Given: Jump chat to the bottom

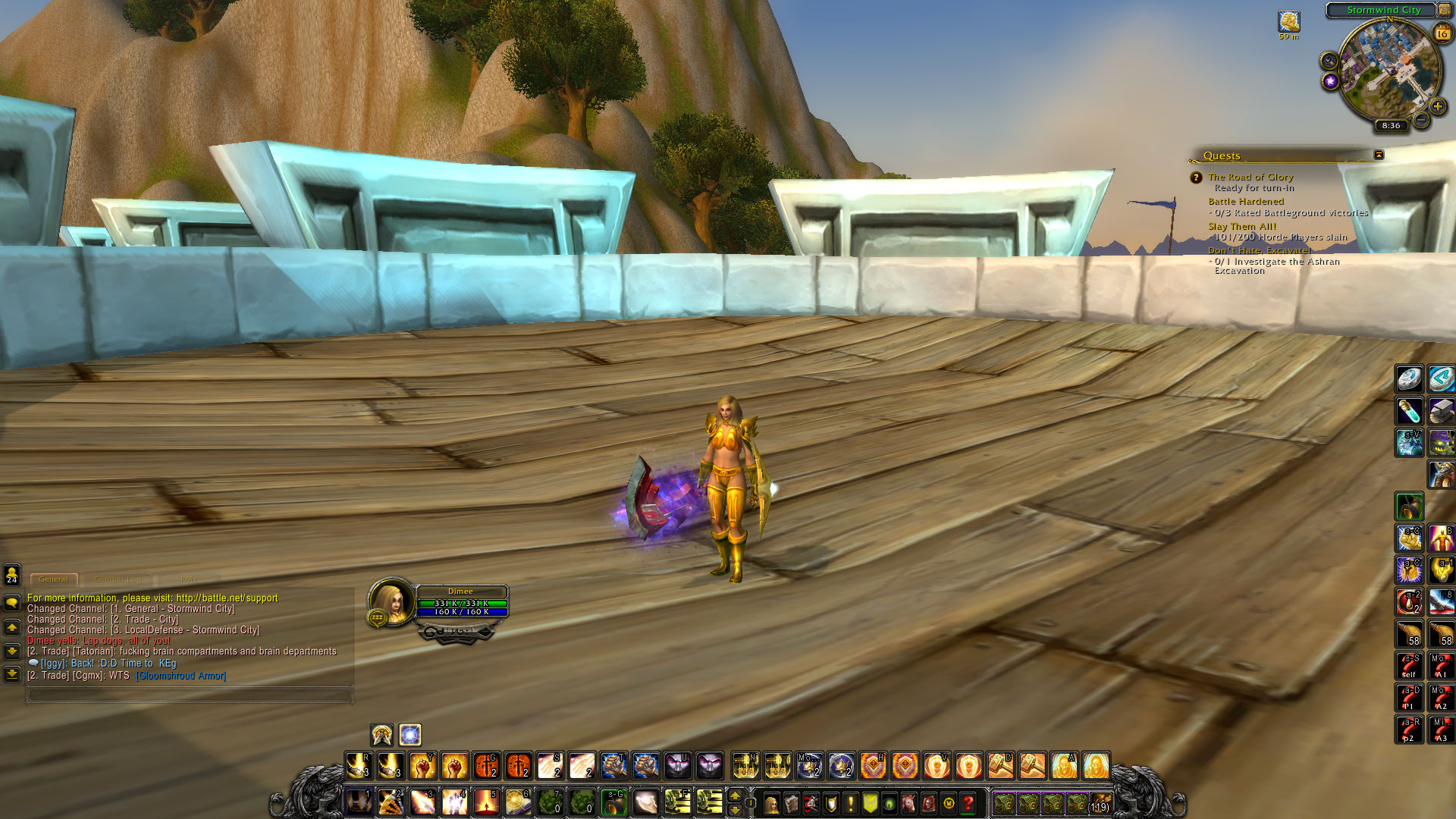Looking at the screenshot, I should [12, 674].
